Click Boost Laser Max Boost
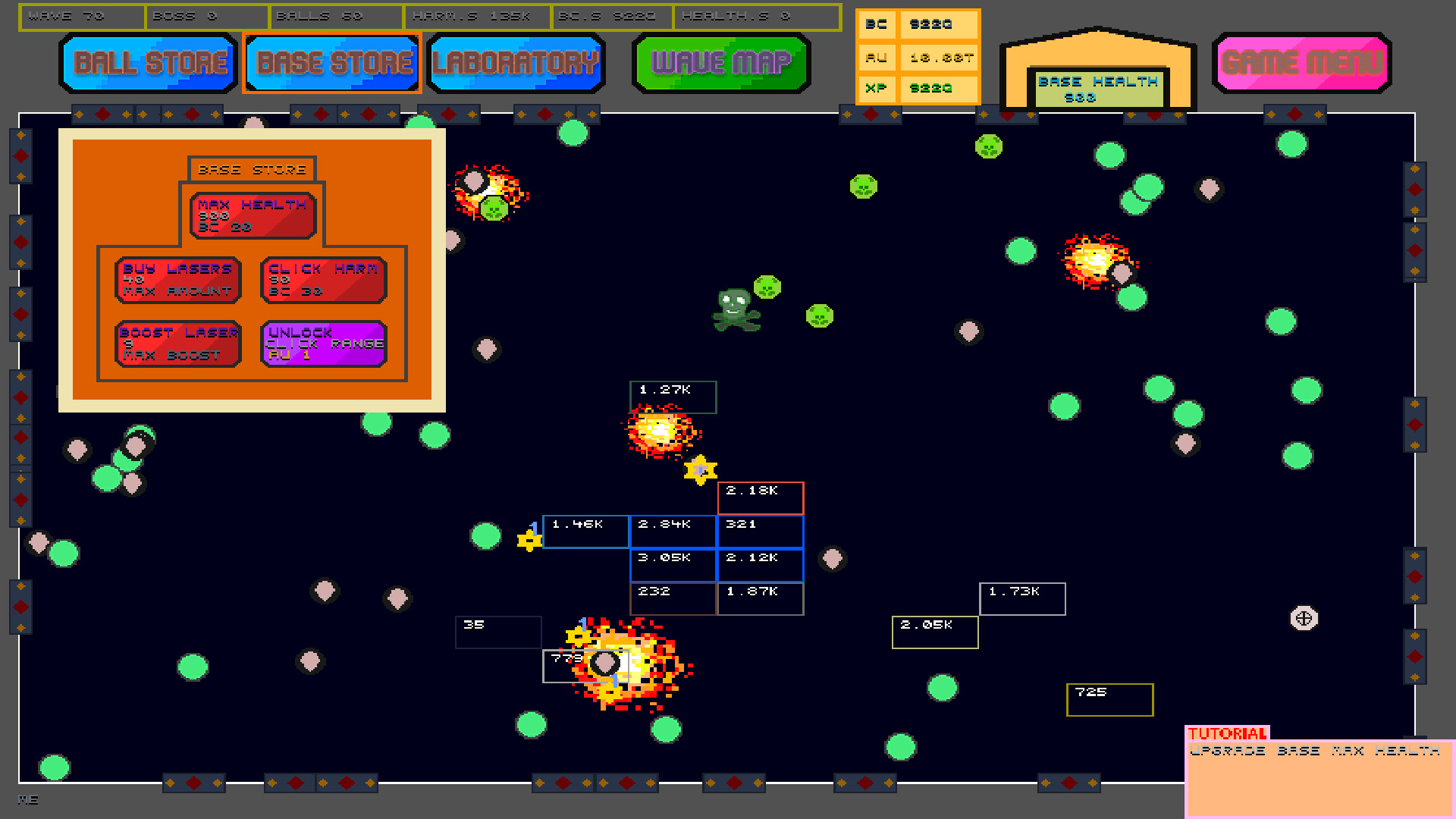Viewport: 1456px width, 819px height. tap(177, 343)
